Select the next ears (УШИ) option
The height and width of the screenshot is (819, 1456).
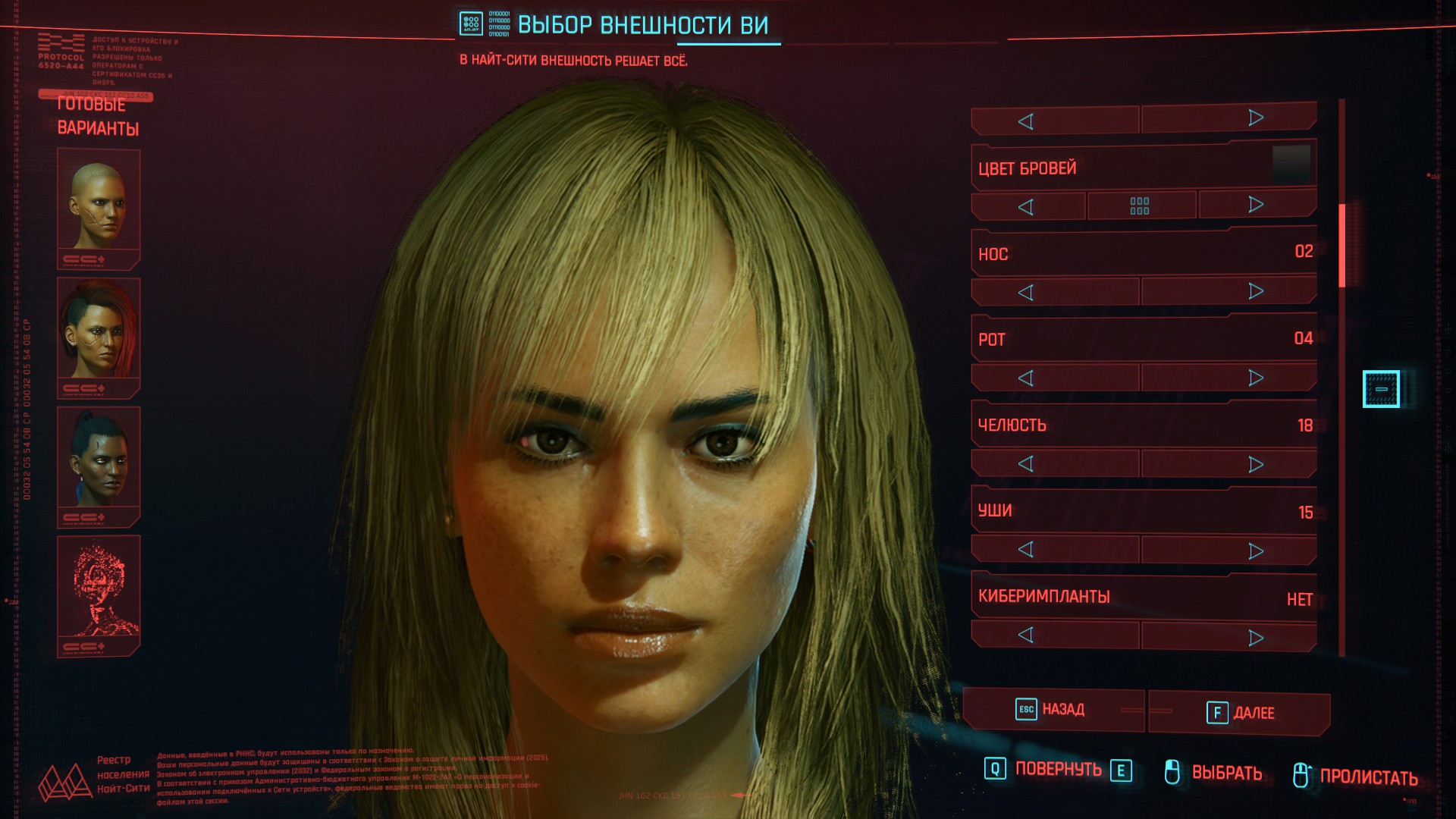click(1256, 551)
